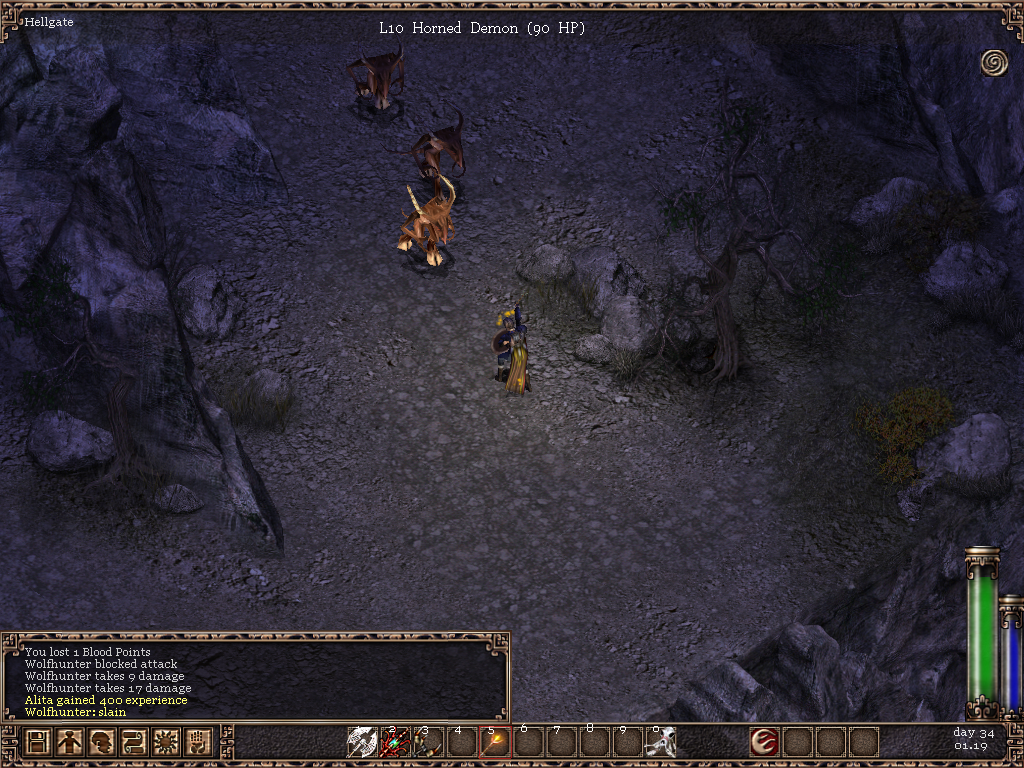Screen dimensions: 1024x768
Task: Open the scroll journal button
Action: click(134, 743)
